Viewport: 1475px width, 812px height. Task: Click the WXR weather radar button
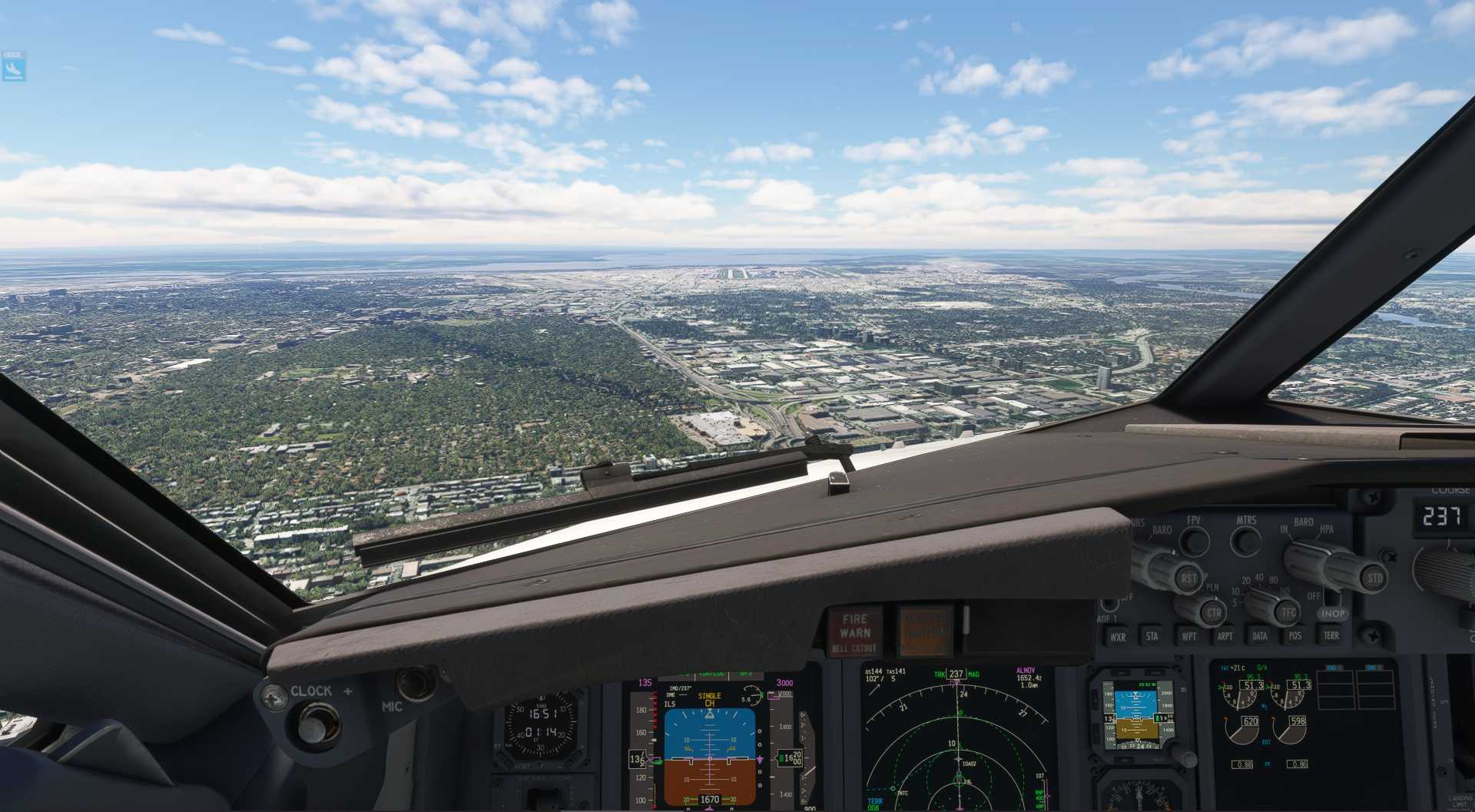coord(1118,637)
